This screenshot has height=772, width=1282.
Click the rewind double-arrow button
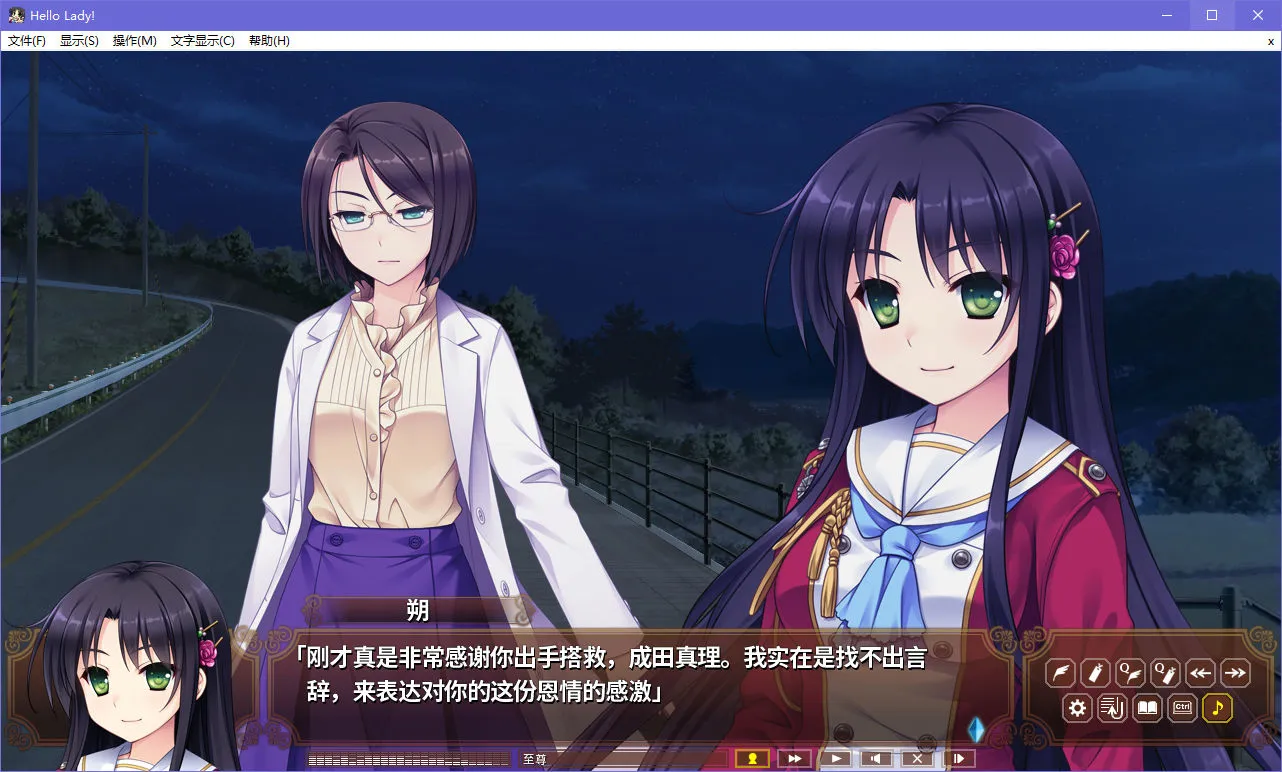click(x=1200, y=673)
